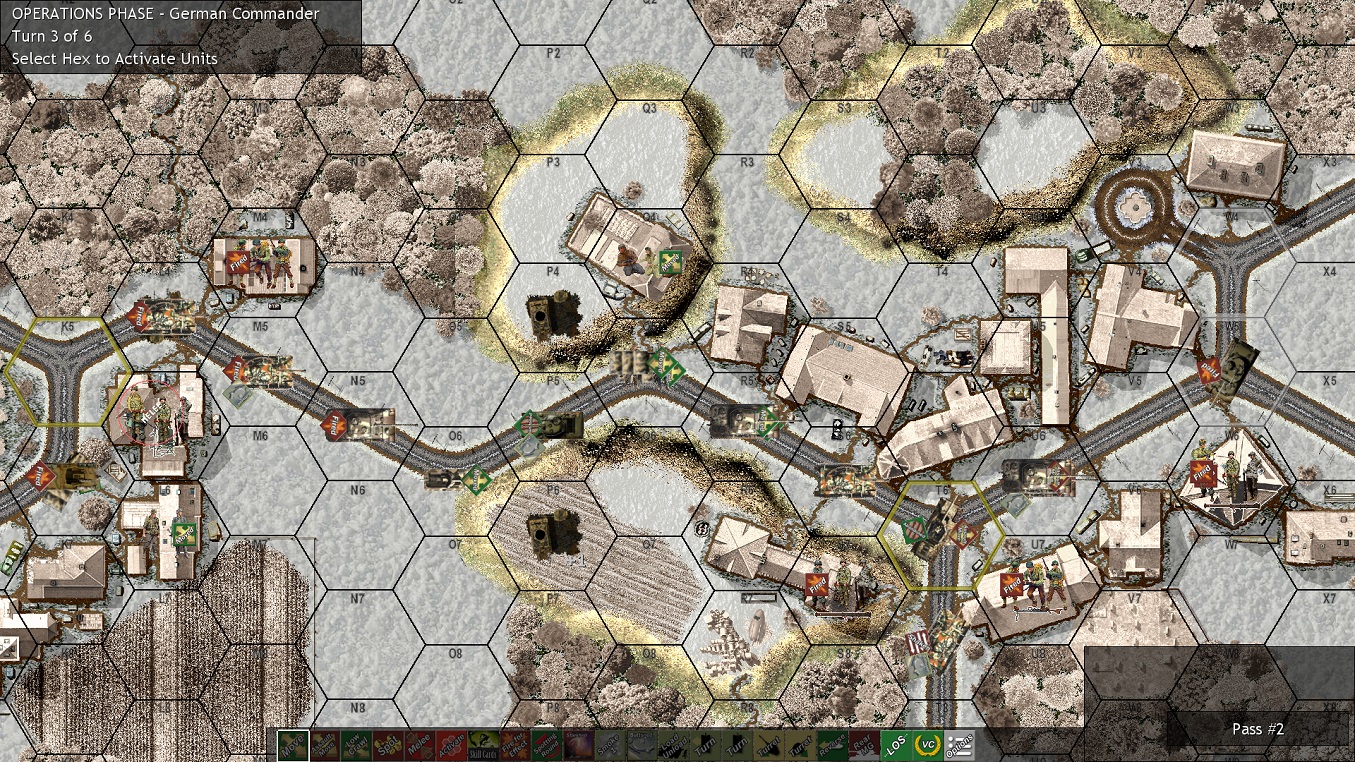
Task: Click the Turn left vehicle icon
Action: pyautogui.click(x=706, y=744)
